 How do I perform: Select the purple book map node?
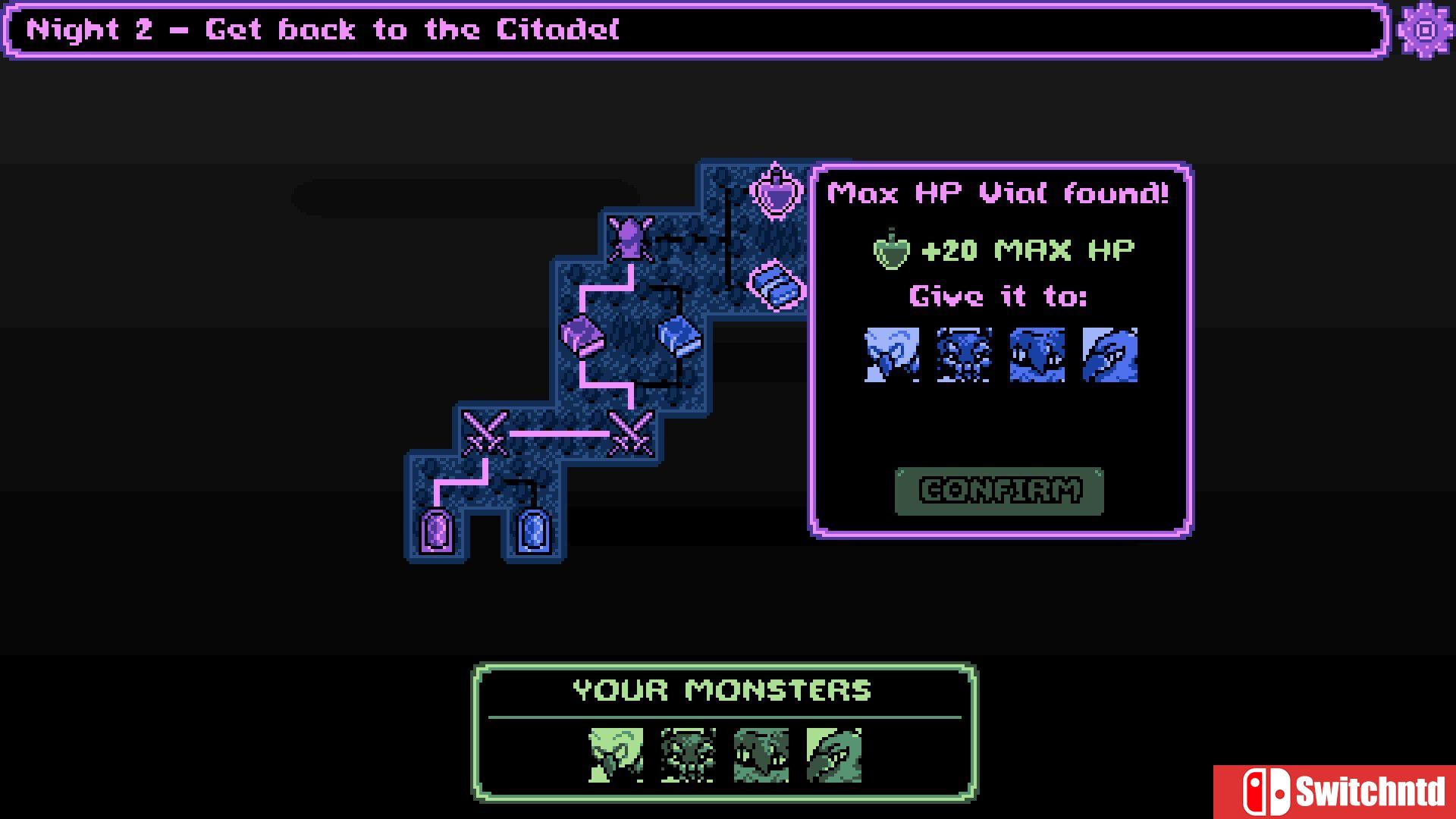(x=582, y=335)
